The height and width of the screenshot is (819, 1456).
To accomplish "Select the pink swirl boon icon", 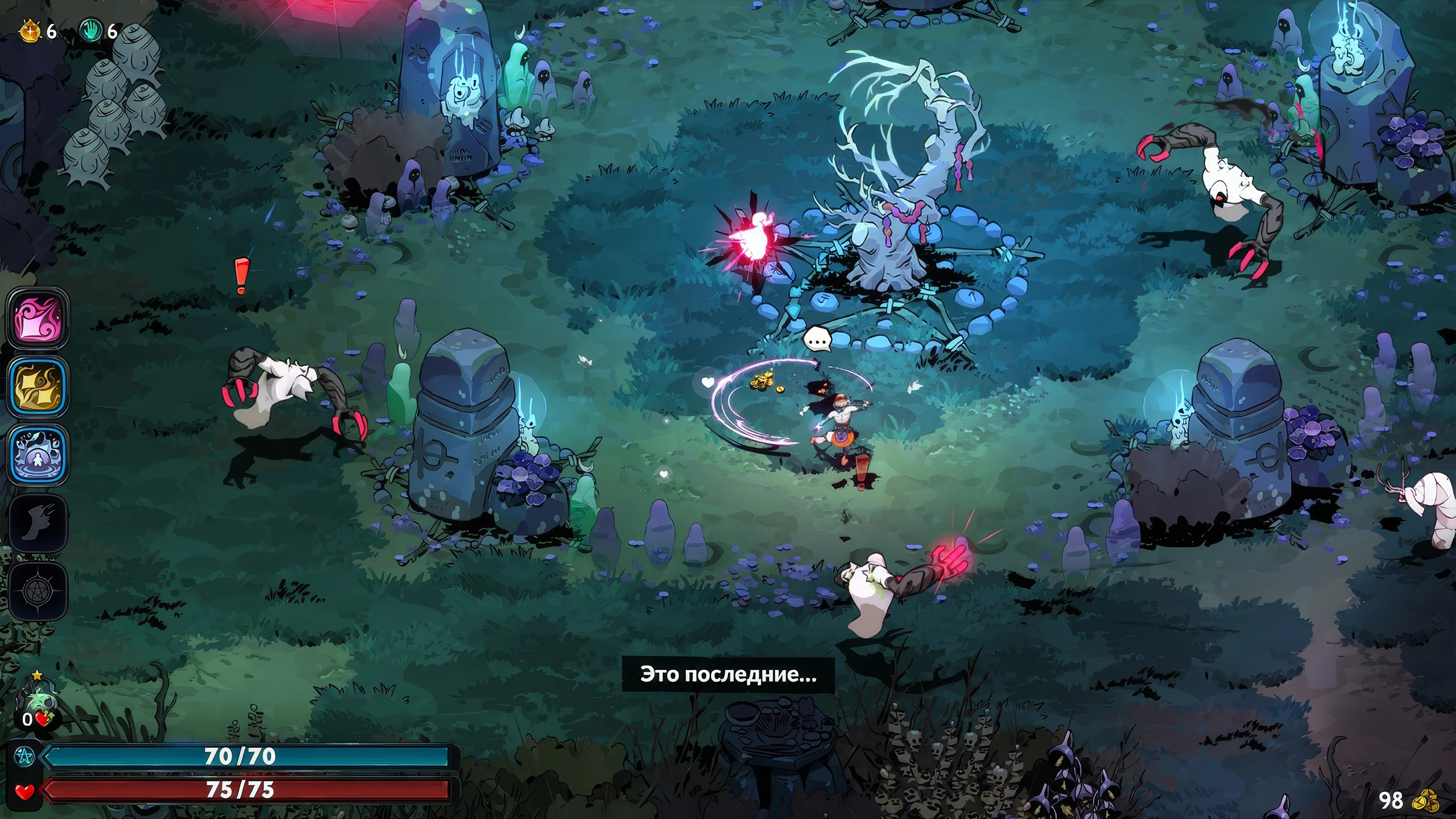I will coord(38,316).
